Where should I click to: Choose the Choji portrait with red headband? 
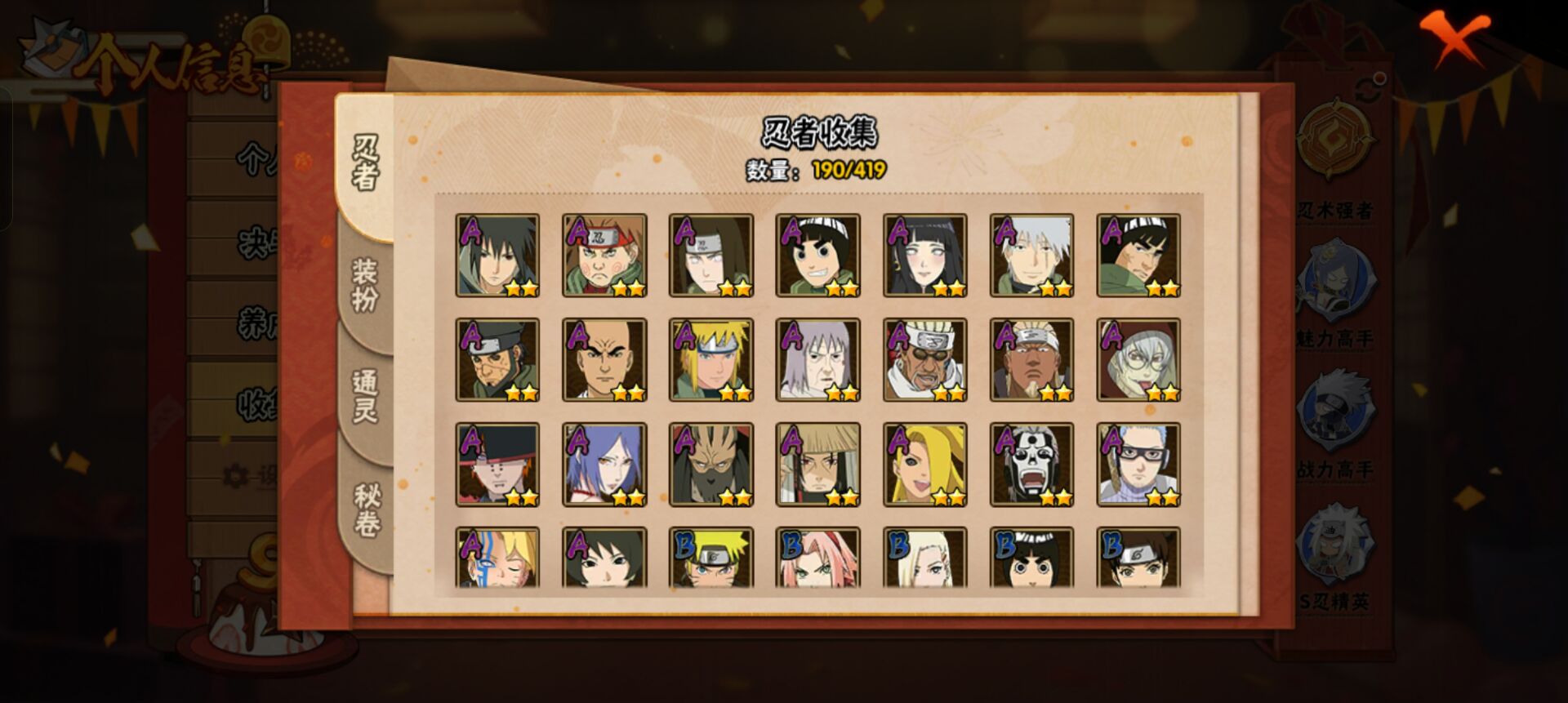click(x=604, y=256)
